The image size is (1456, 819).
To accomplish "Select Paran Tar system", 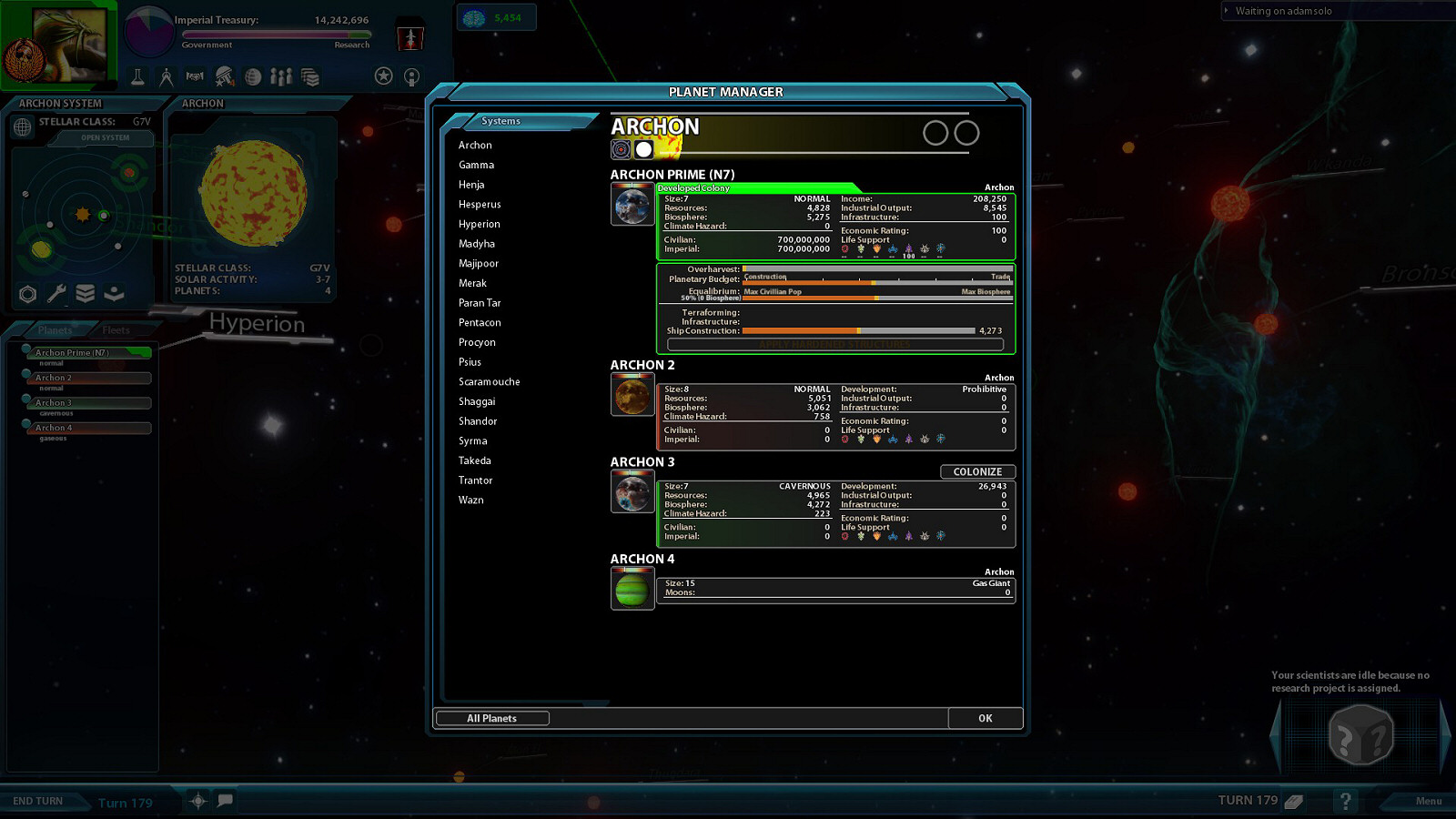I will pos(480,303).
